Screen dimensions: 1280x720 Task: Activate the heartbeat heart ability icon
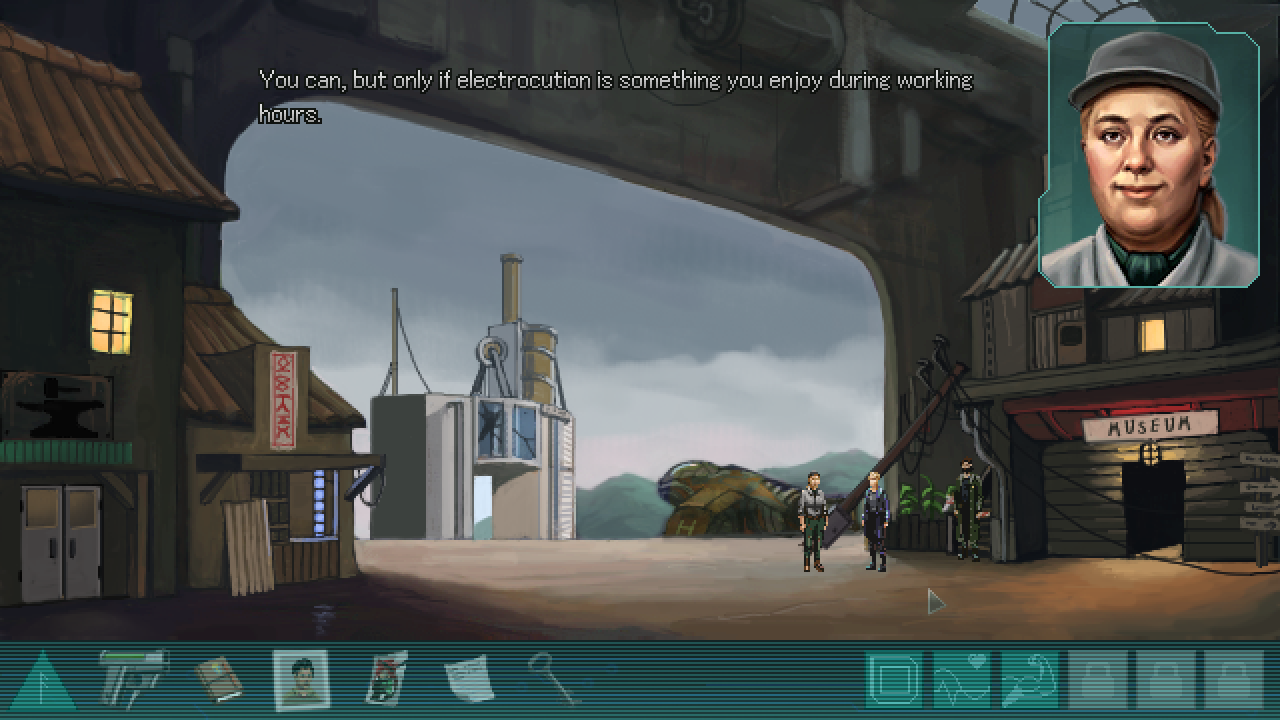pyautogui.click(x=962, y=680)
